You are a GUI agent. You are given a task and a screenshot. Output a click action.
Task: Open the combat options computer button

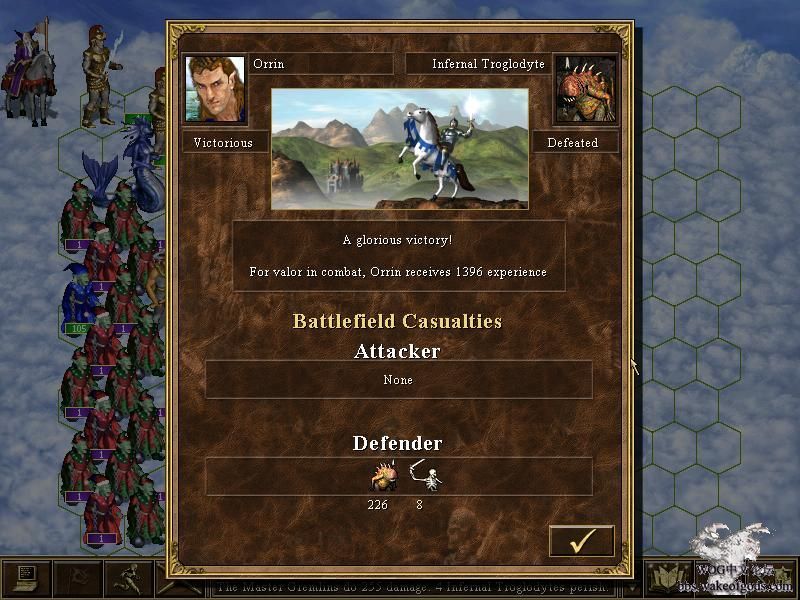click(25, 579)
